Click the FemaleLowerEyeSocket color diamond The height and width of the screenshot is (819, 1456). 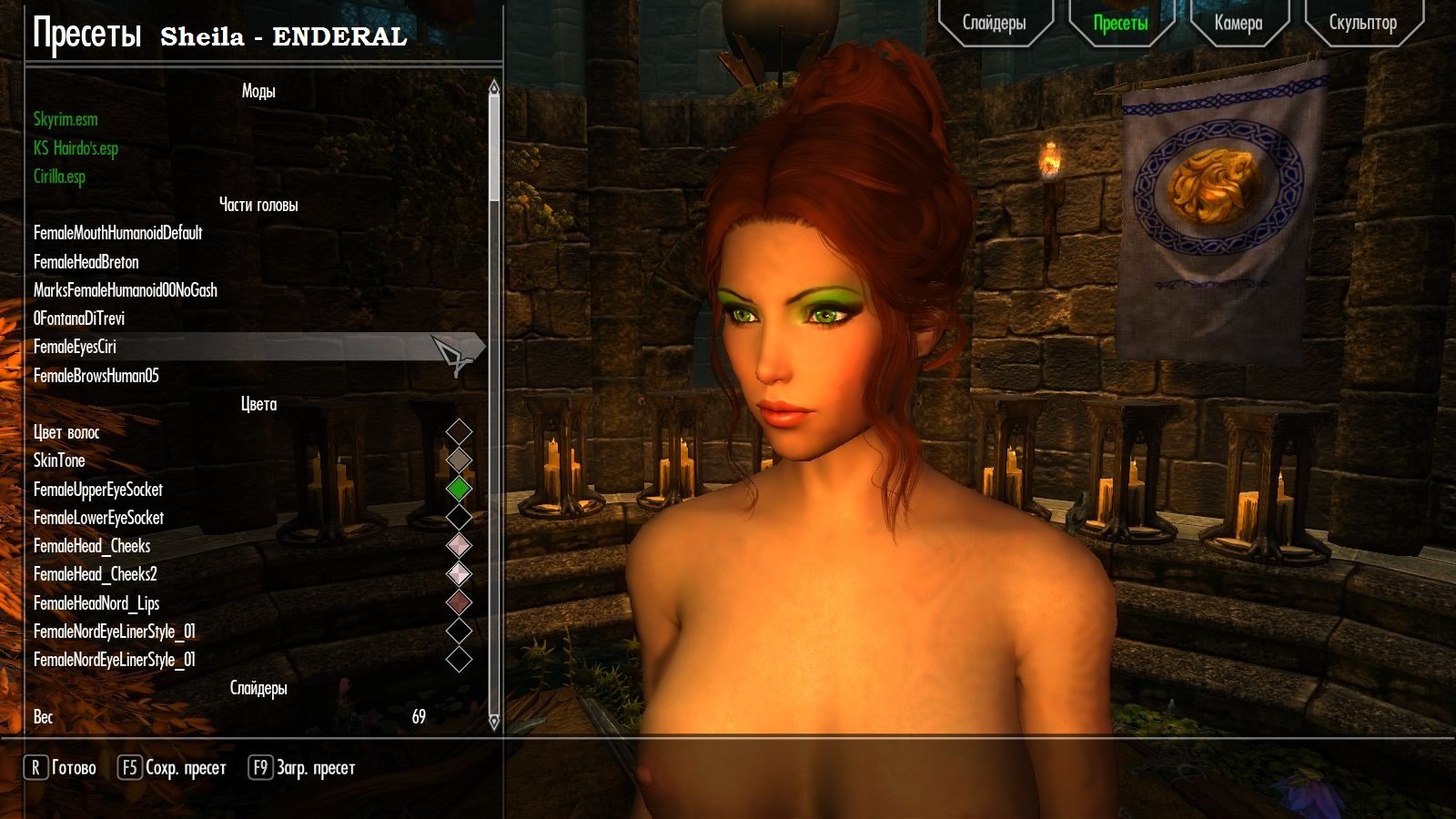tap(460, 517)
